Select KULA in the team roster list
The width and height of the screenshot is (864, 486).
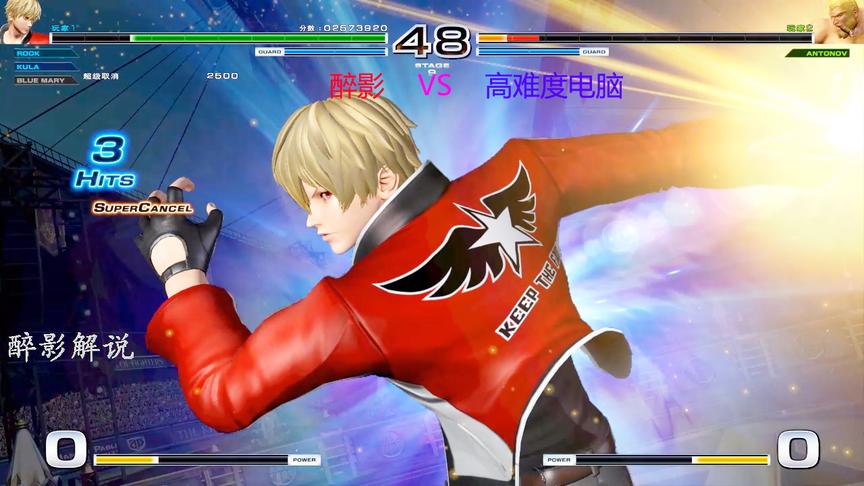pos(27,66)
